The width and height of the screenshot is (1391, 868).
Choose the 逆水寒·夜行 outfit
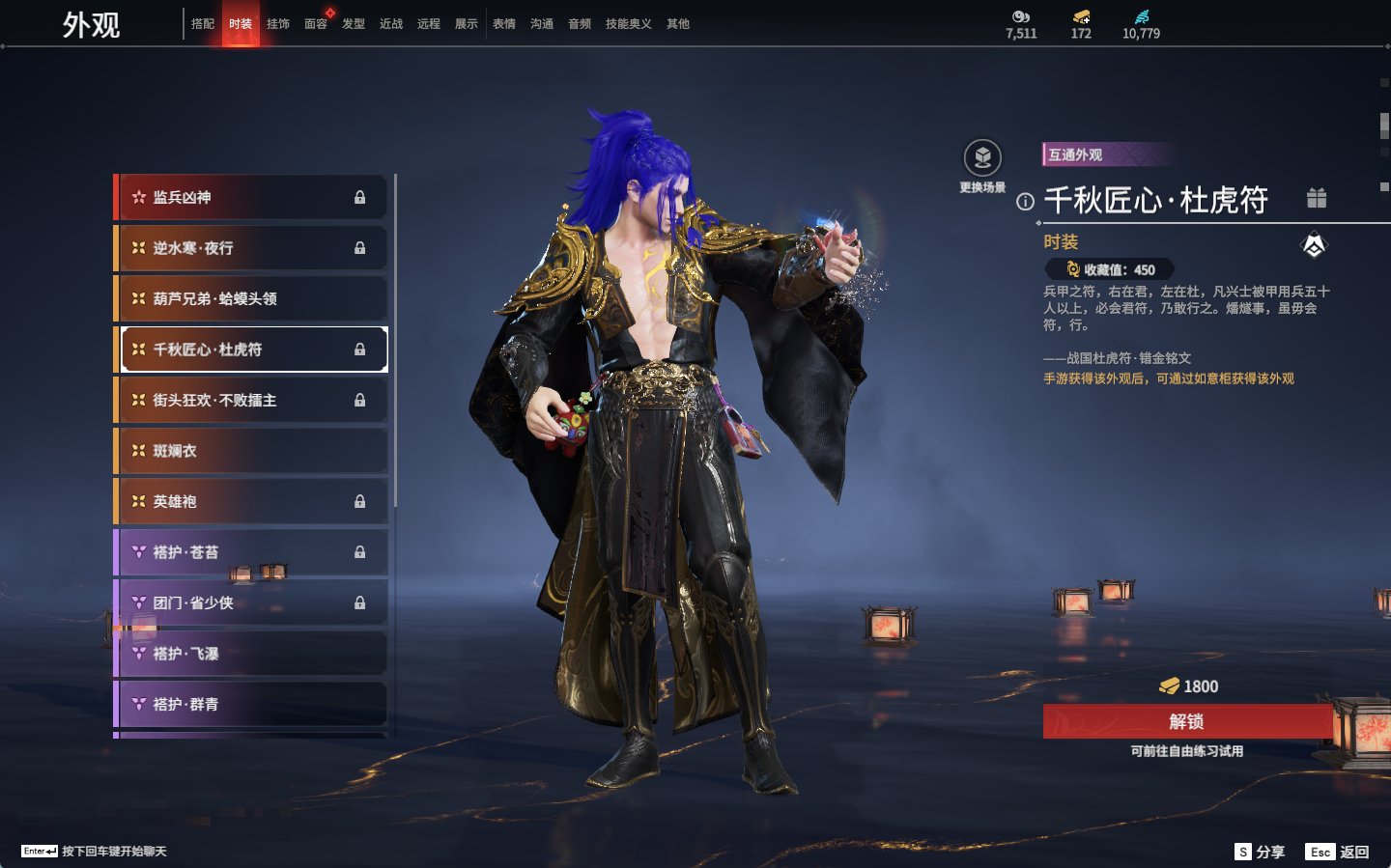pos(251,248)
